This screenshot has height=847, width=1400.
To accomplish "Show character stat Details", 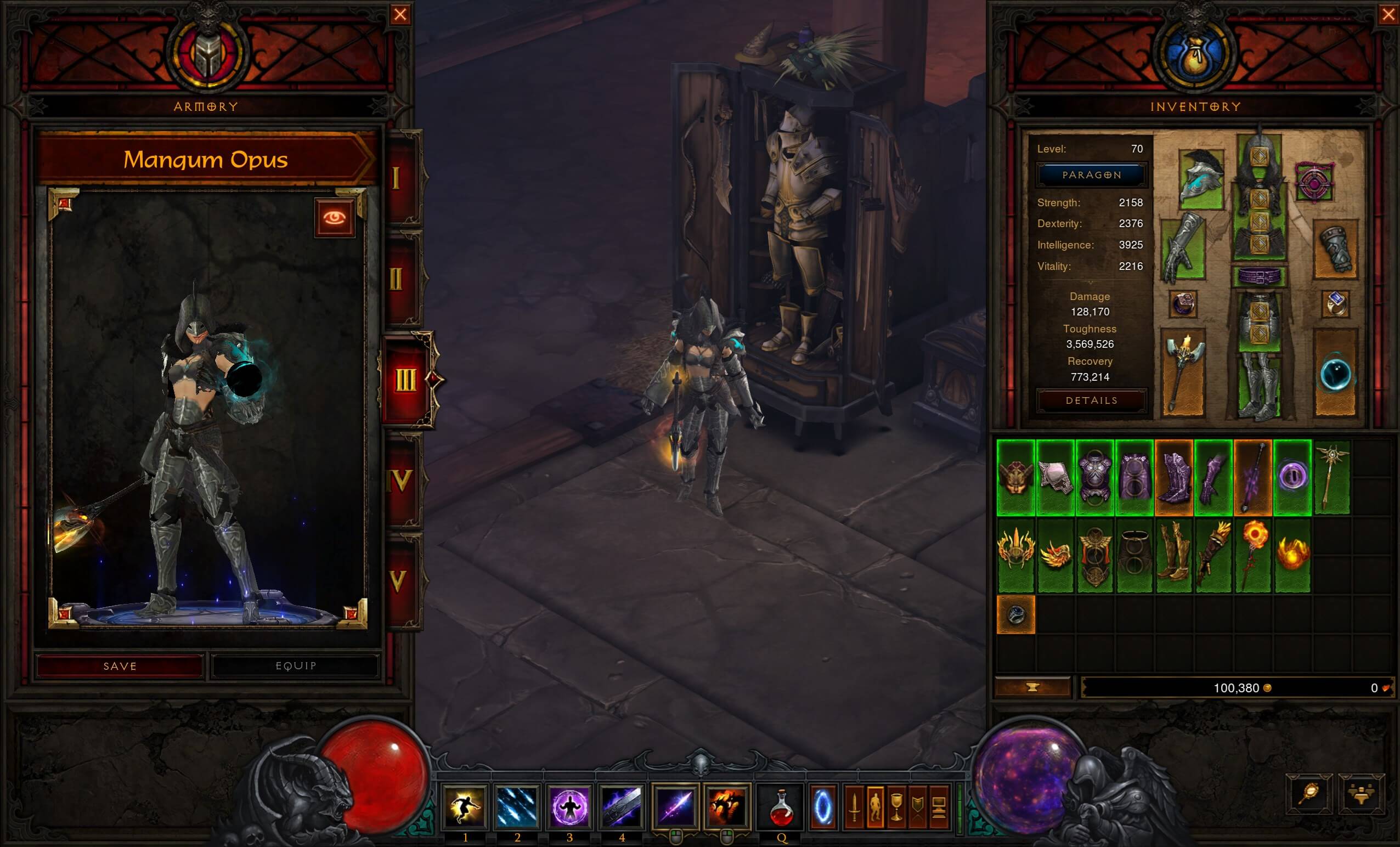I will [1092, 400].
